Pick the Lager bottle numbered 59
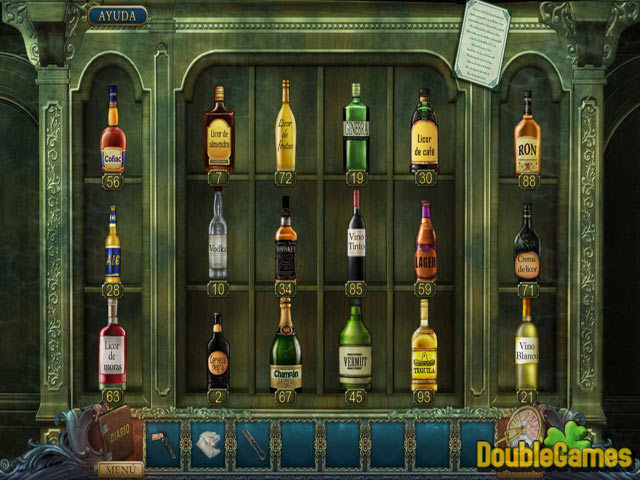The image size is (640, 480). click(426, 245)
